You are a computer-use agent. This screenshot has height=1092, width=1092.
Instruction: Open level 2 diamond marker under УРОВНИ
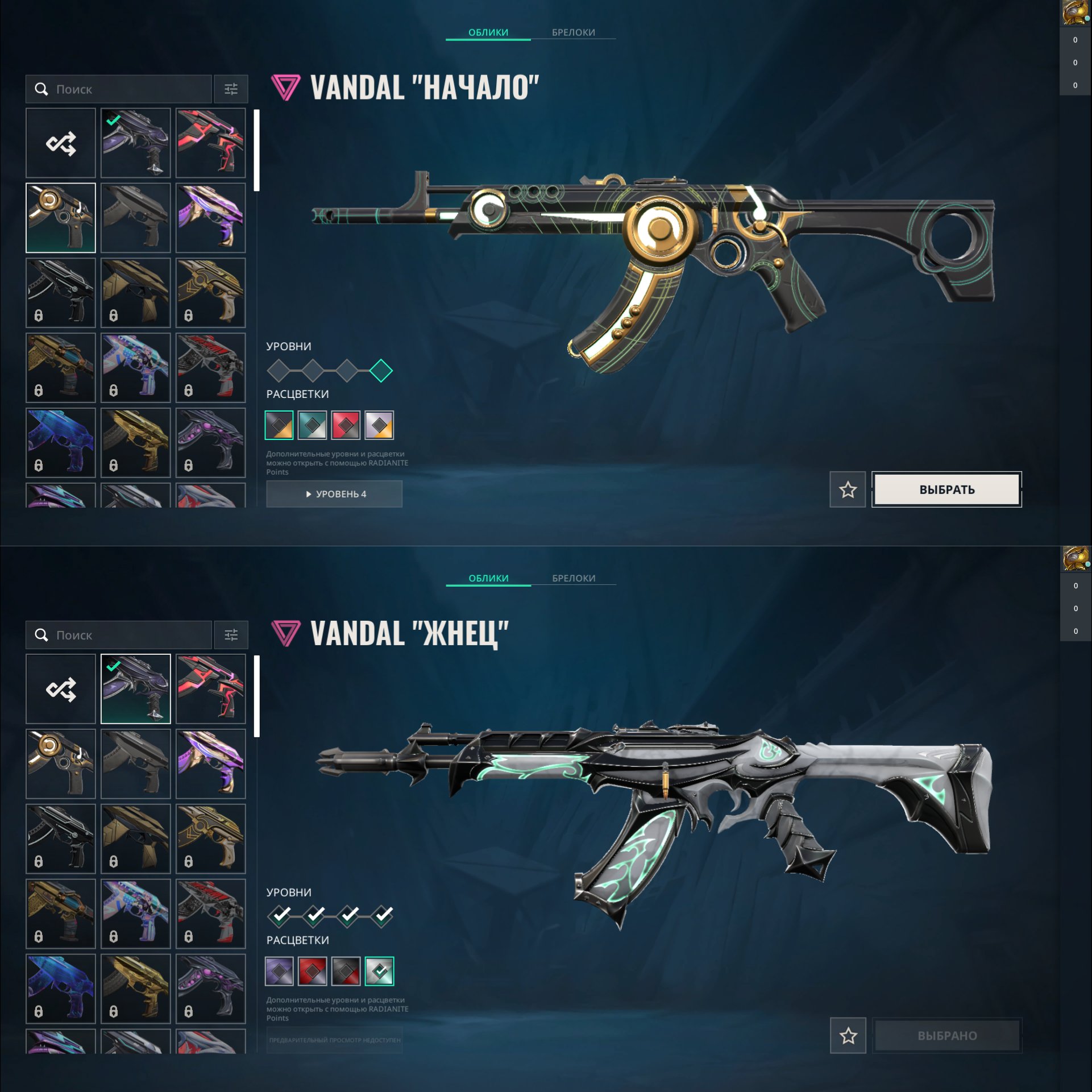point(313,369)
